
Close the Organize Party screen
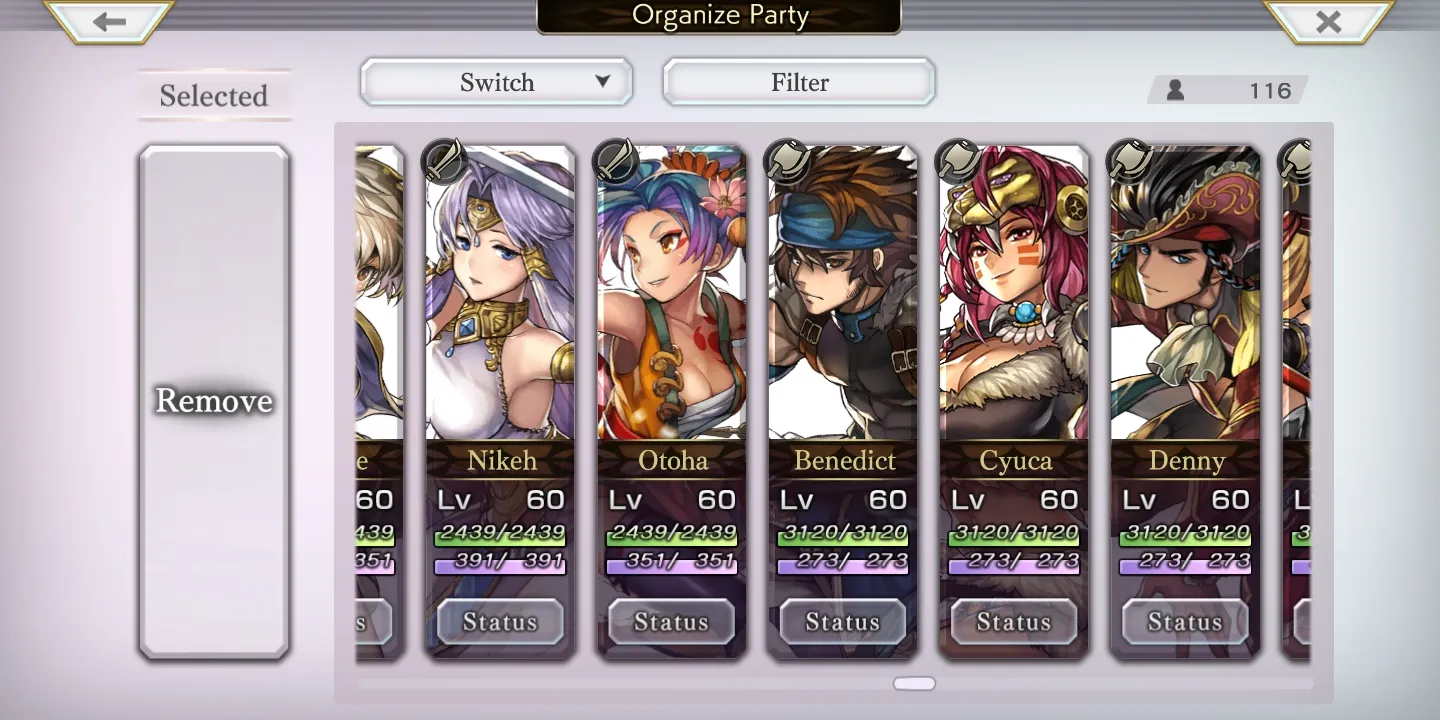click(1328, 21)
